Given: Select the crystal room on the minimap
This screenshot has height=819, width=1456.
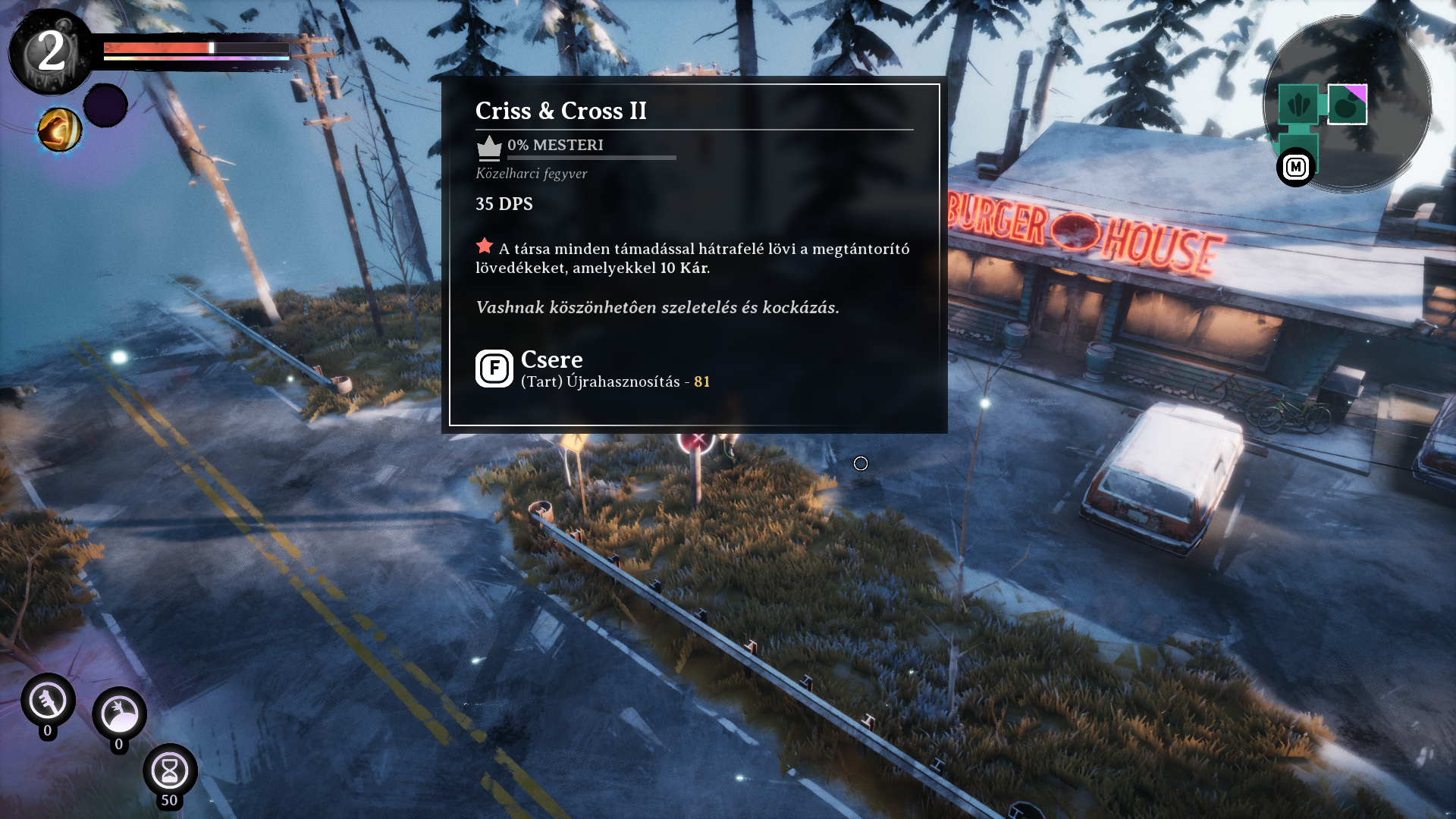Looking at the screenshot, I should pyautogui.click(x=1298, y=104).
